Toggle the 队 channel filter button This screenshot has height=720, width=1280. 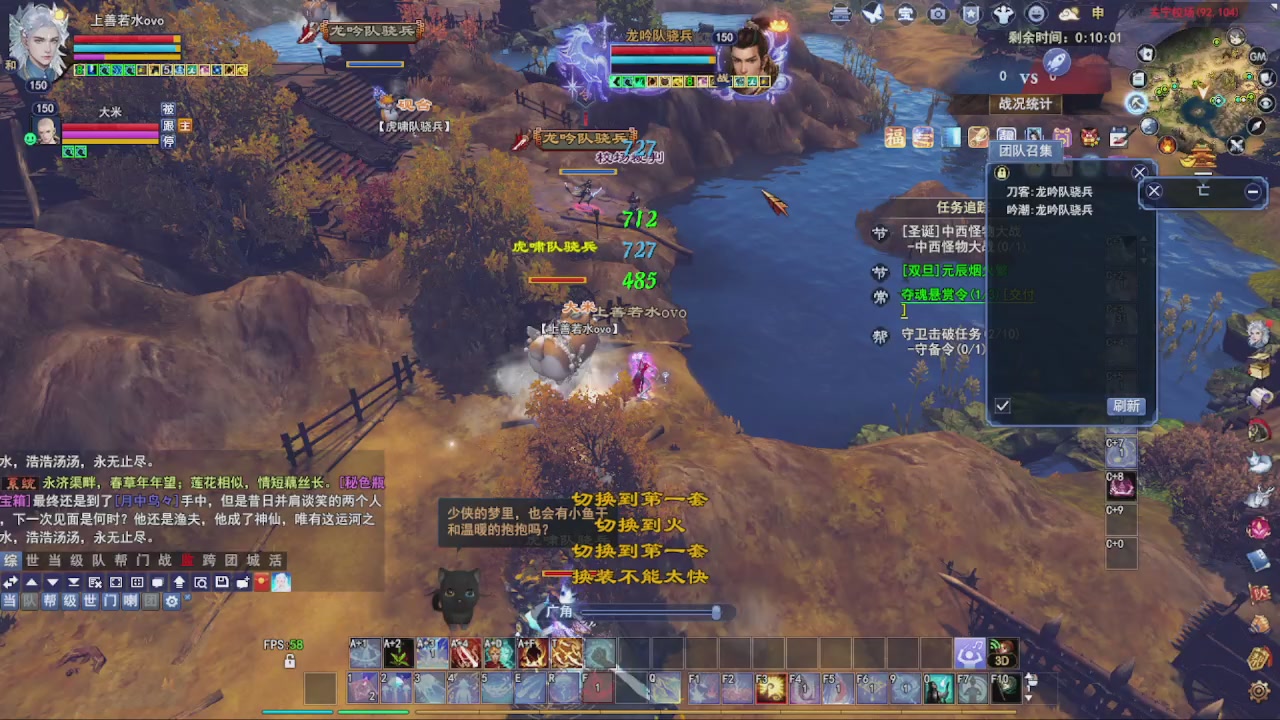click(x=29, y=600)
